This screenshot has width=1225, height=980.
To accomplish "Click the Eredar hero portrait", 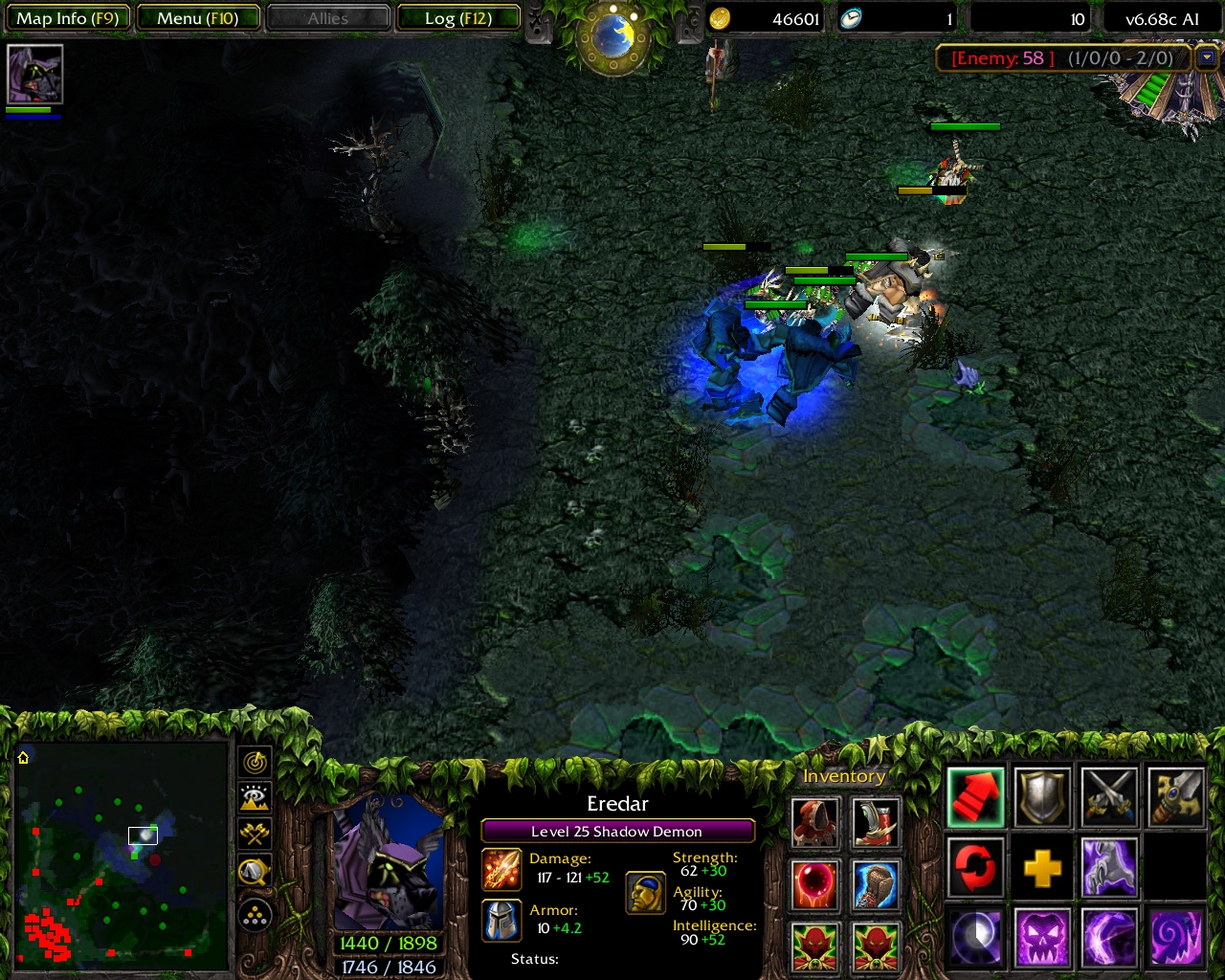I will (388, 861).
